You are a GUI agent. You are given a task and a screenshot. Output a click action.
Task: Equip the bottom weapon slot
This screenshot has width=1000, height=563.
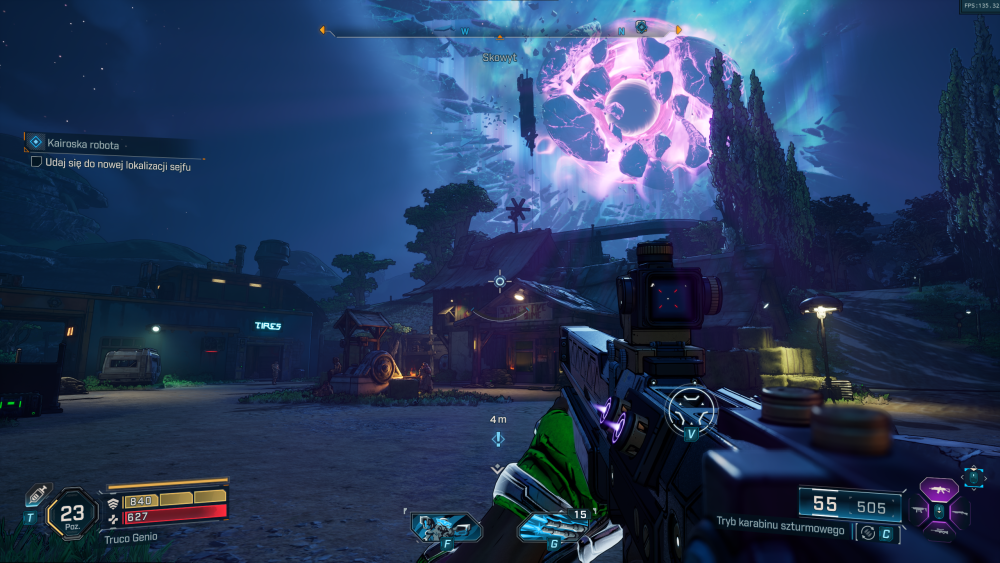point(940,533)
